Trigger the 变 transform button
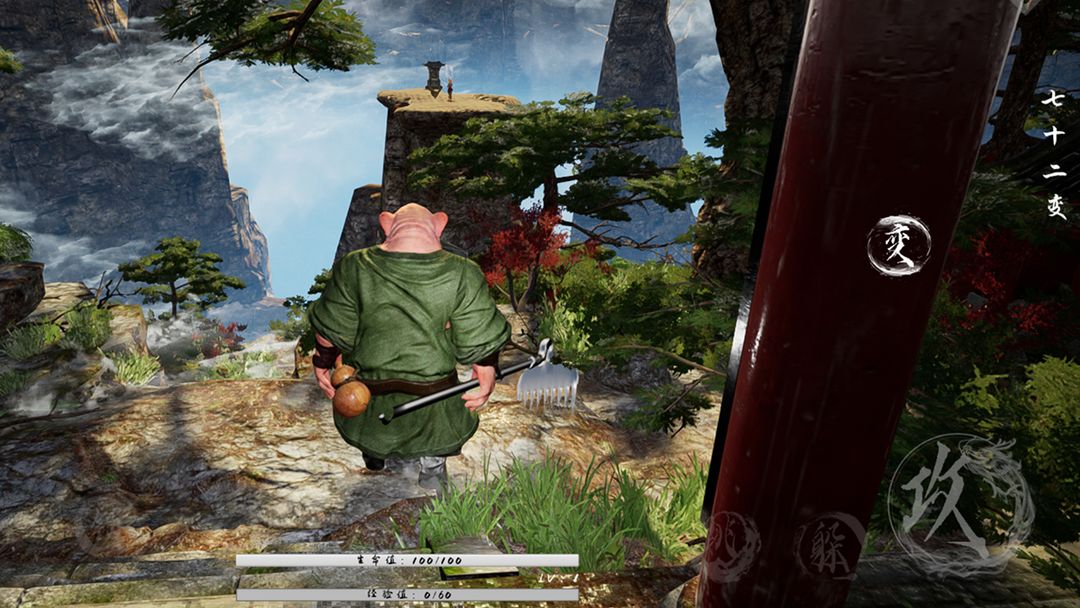The image size is (1080, 608). coord(898,246)
